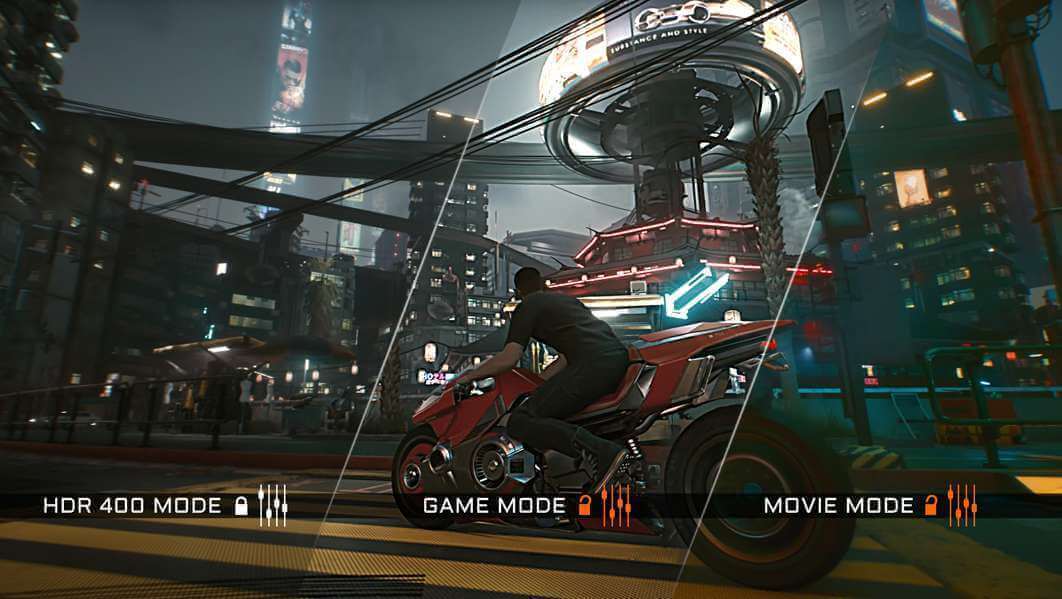Viewport: 1062px width, 599px height.
Task: Toggle the orange padlock beside Game Mode
Action: click(x=585, y=505)
